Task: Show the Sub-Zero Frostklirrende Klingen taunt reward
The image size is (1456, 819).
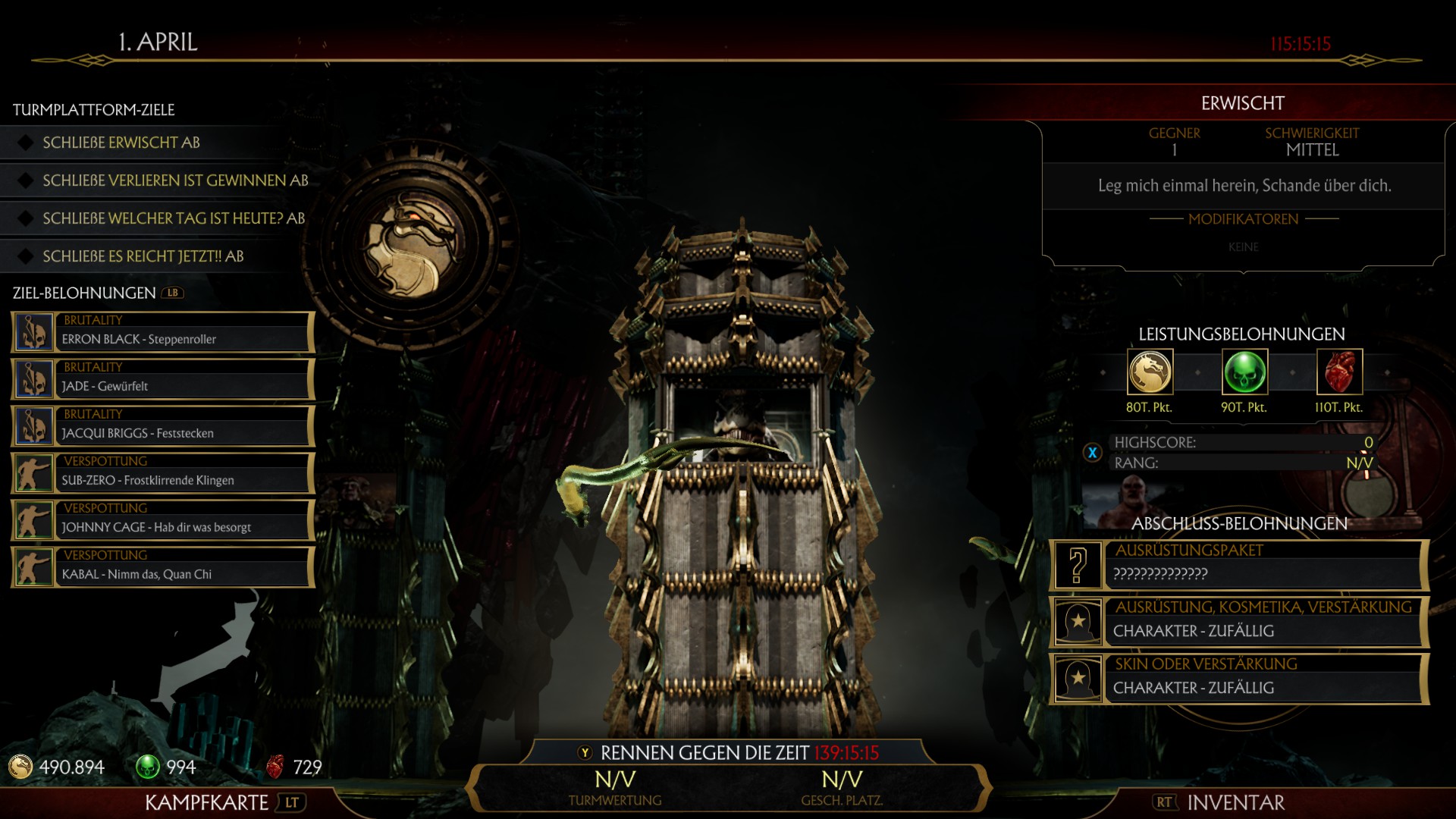Action: 163,473
